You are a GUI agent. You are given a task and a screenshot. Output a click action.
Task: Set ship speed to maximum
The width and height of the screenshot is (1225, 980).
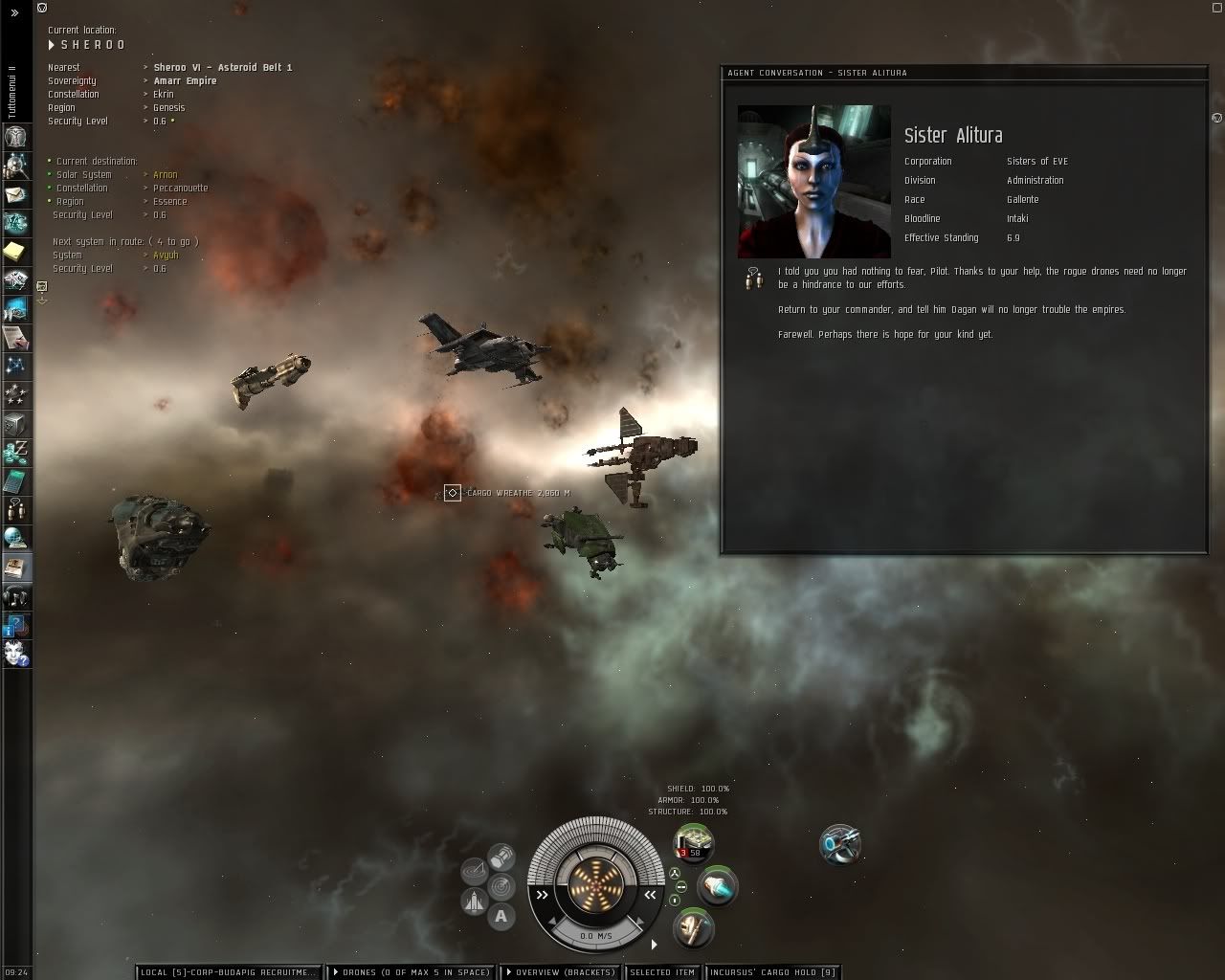pos(650,895)
